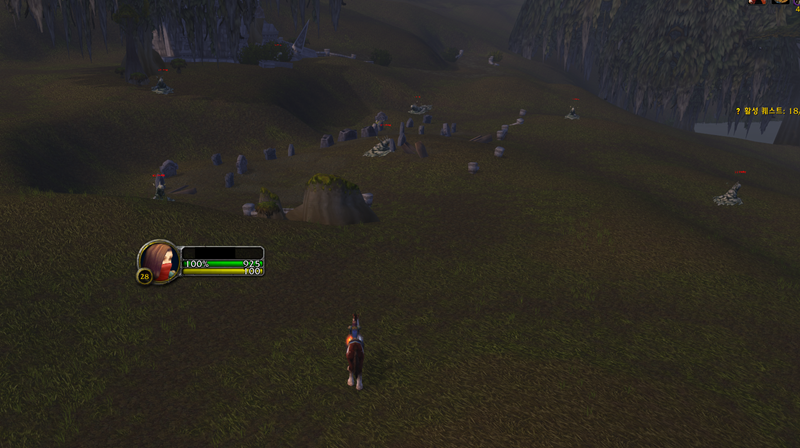Select the player portrait with red mask

pos(160,259)
